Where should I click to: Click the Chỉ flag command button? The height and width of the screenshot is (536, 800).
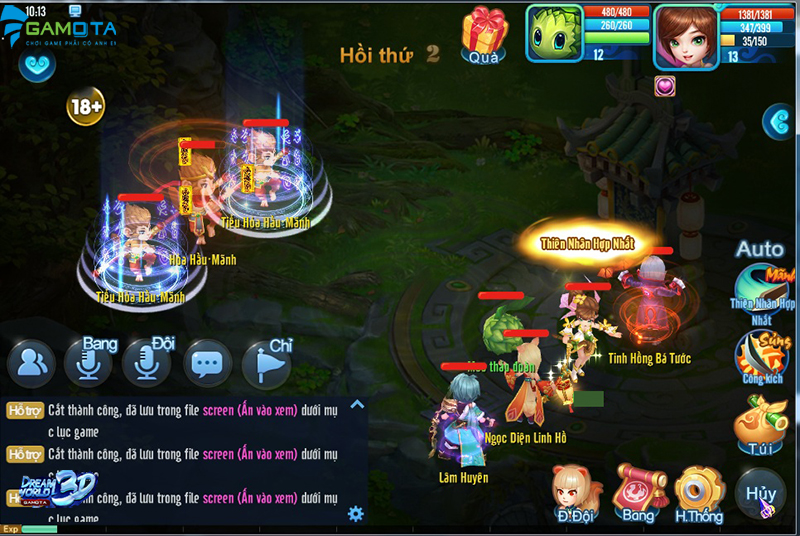tap(266, 362)
